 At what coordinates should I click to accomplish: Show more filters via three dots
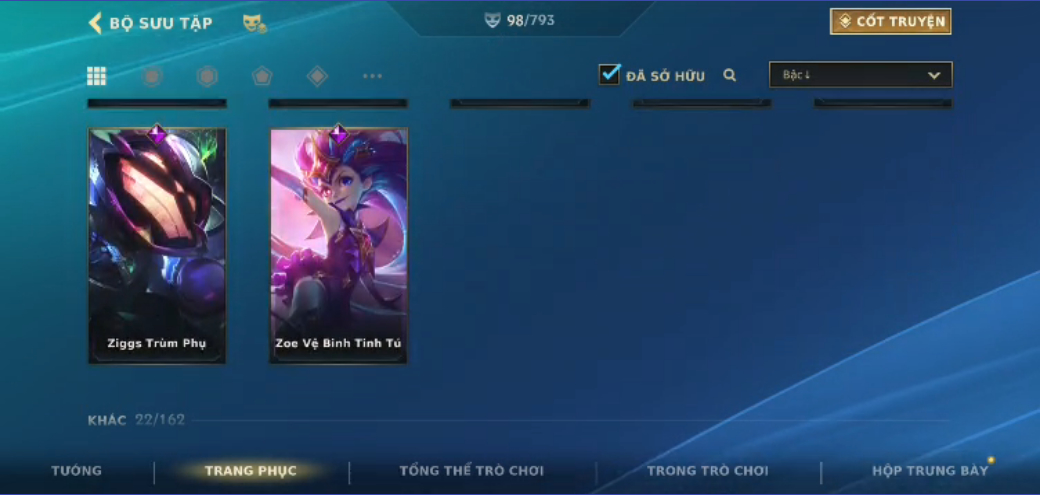click(x=372, y=76)
